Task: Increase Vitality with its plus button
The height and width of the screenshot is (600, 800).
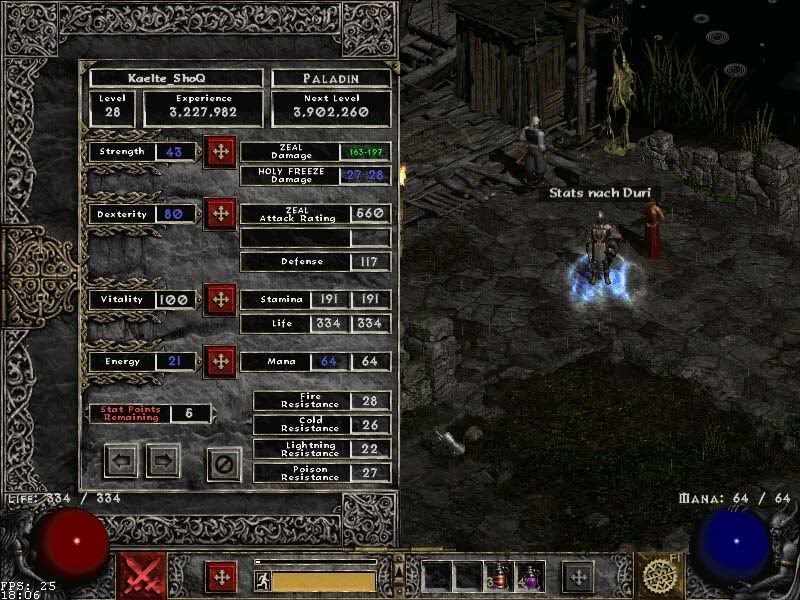Action: pos(220,299)
